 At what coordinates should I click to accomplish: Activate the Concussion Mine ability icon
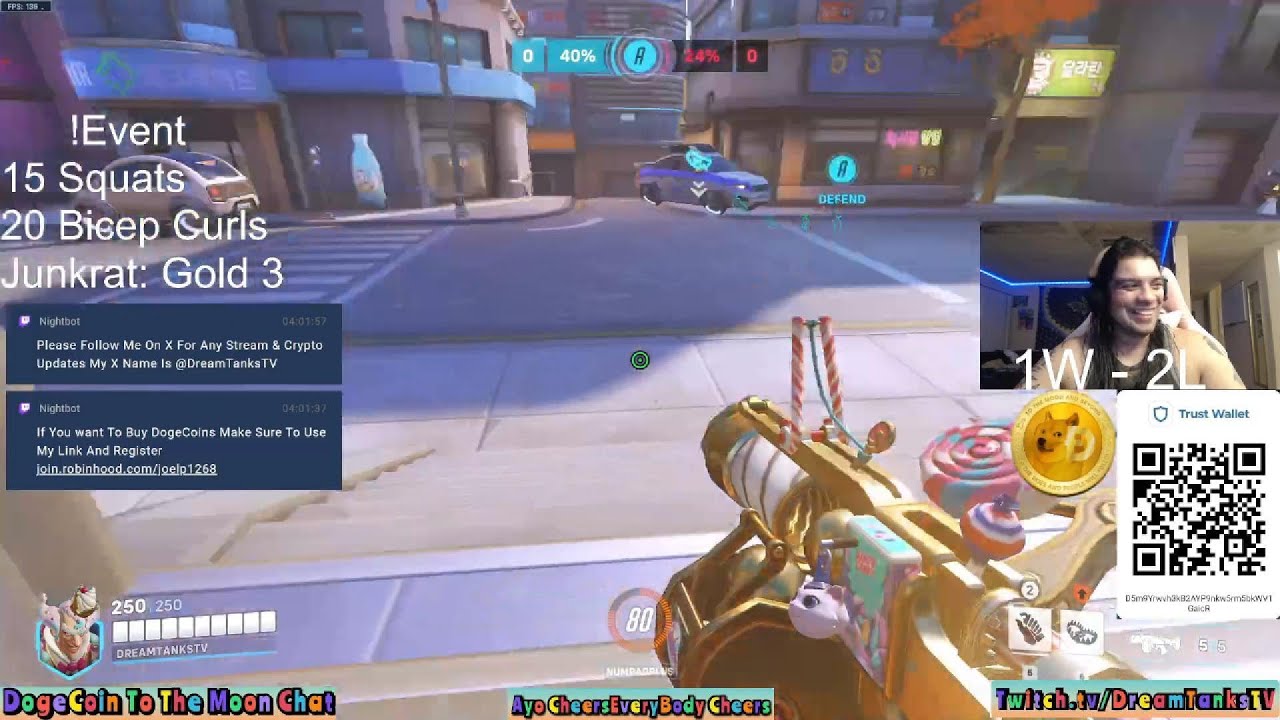click(1031, 628)
